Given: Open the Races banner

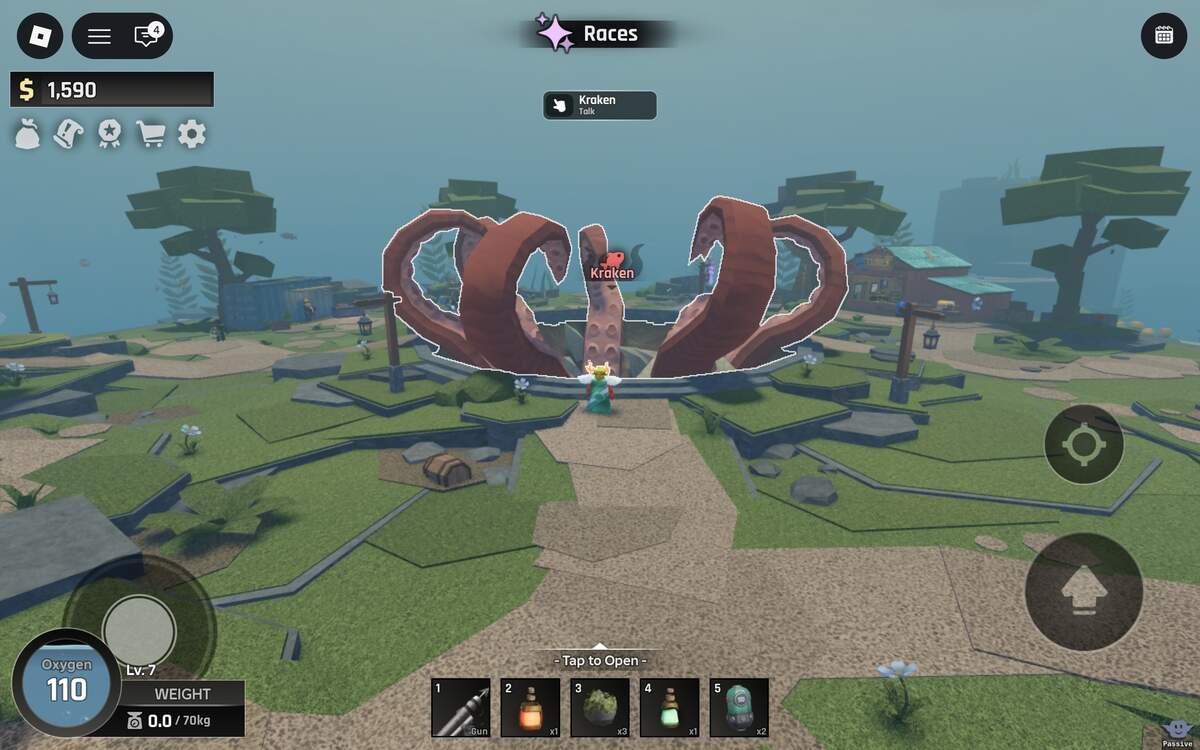Looking at the screenshot, I should point(598,34).
